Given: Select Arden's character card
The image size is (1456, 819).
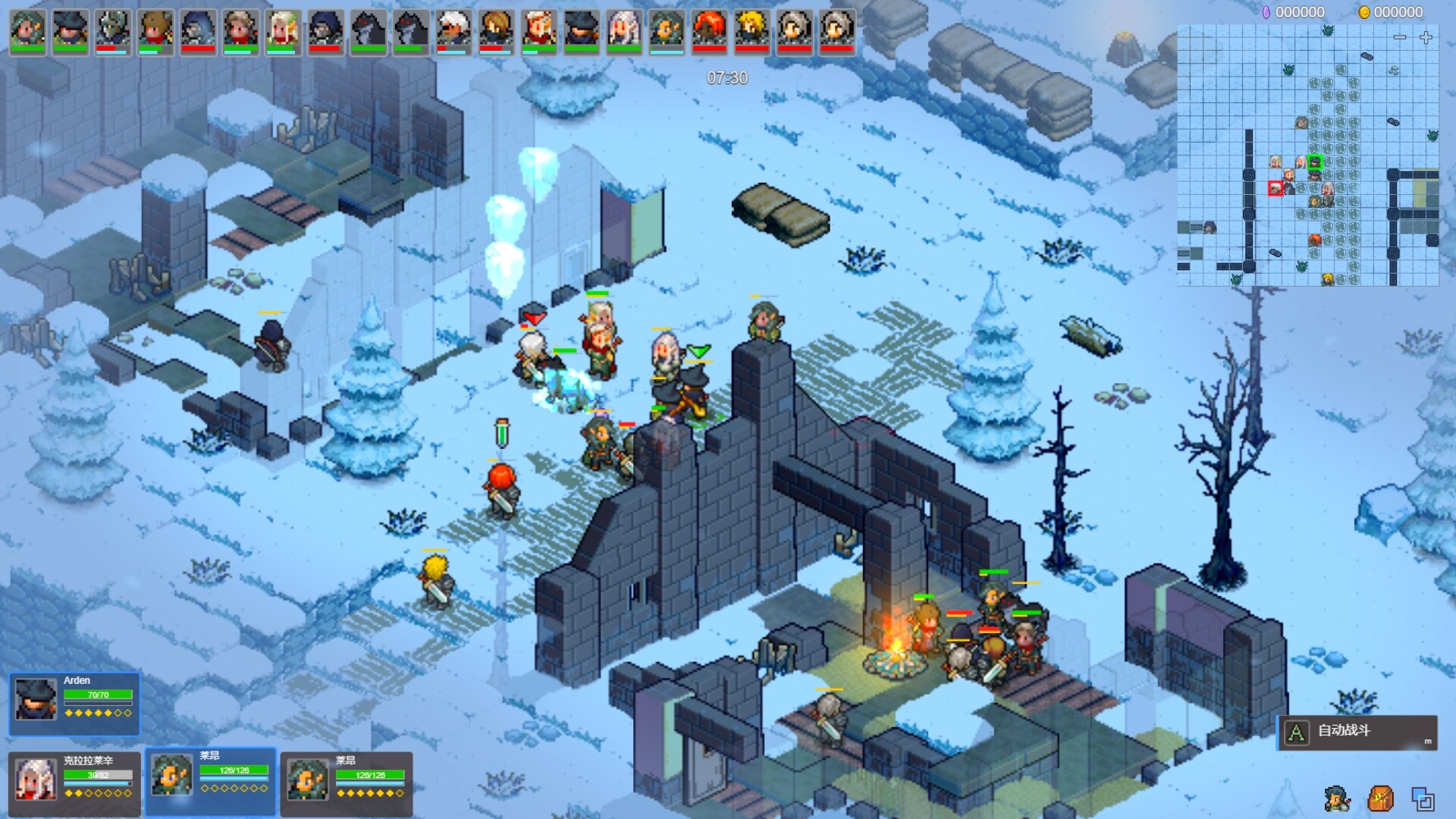Looking at the screenshot, I should [x=74, y=703].
